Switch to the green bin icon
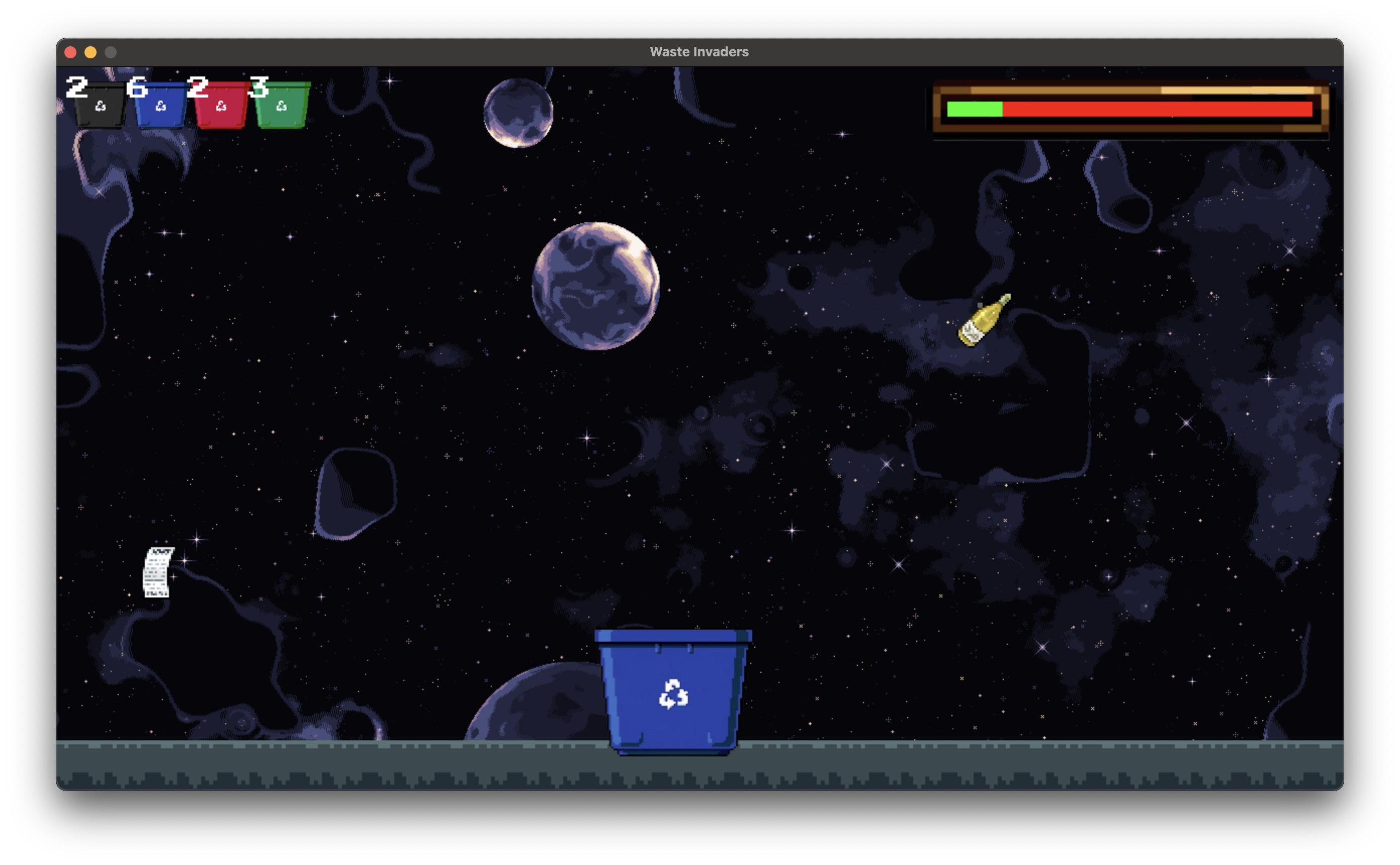This screenshot has width=1400, height=865. point(282,106)
